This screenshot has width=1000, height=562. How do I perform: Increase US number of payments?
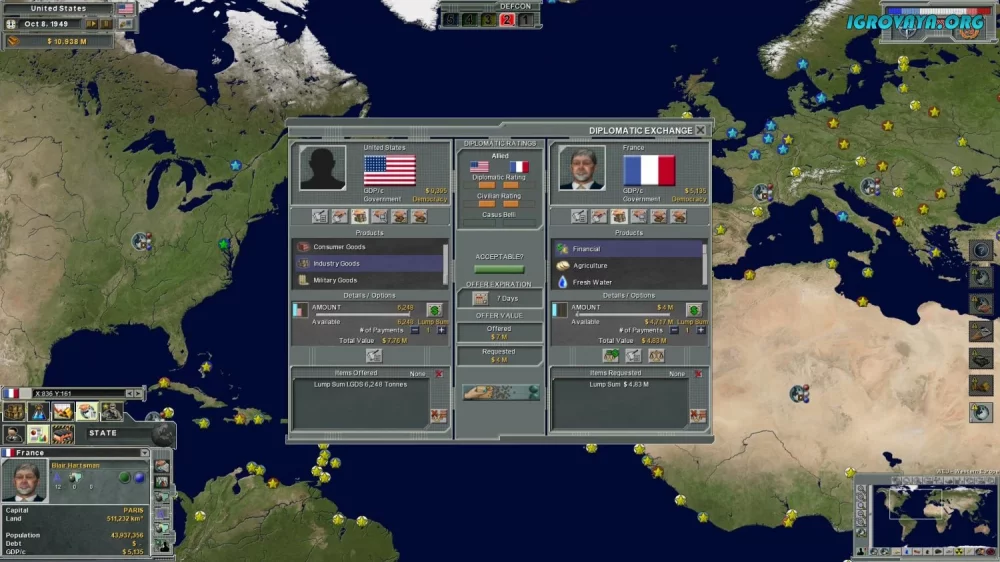pos(441,330)
